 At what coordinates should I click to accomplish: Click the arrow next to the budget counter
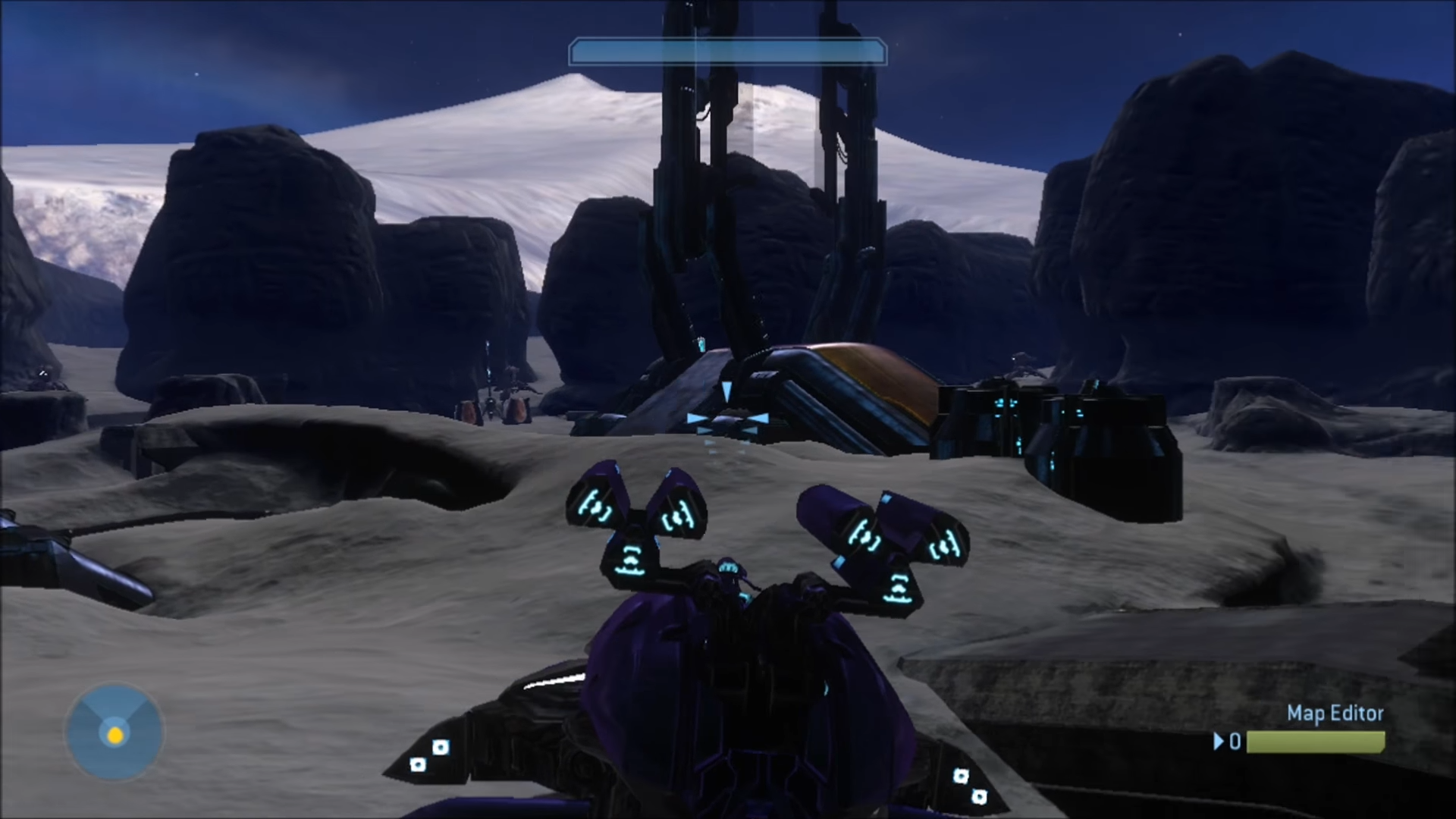click(1219, 742)
